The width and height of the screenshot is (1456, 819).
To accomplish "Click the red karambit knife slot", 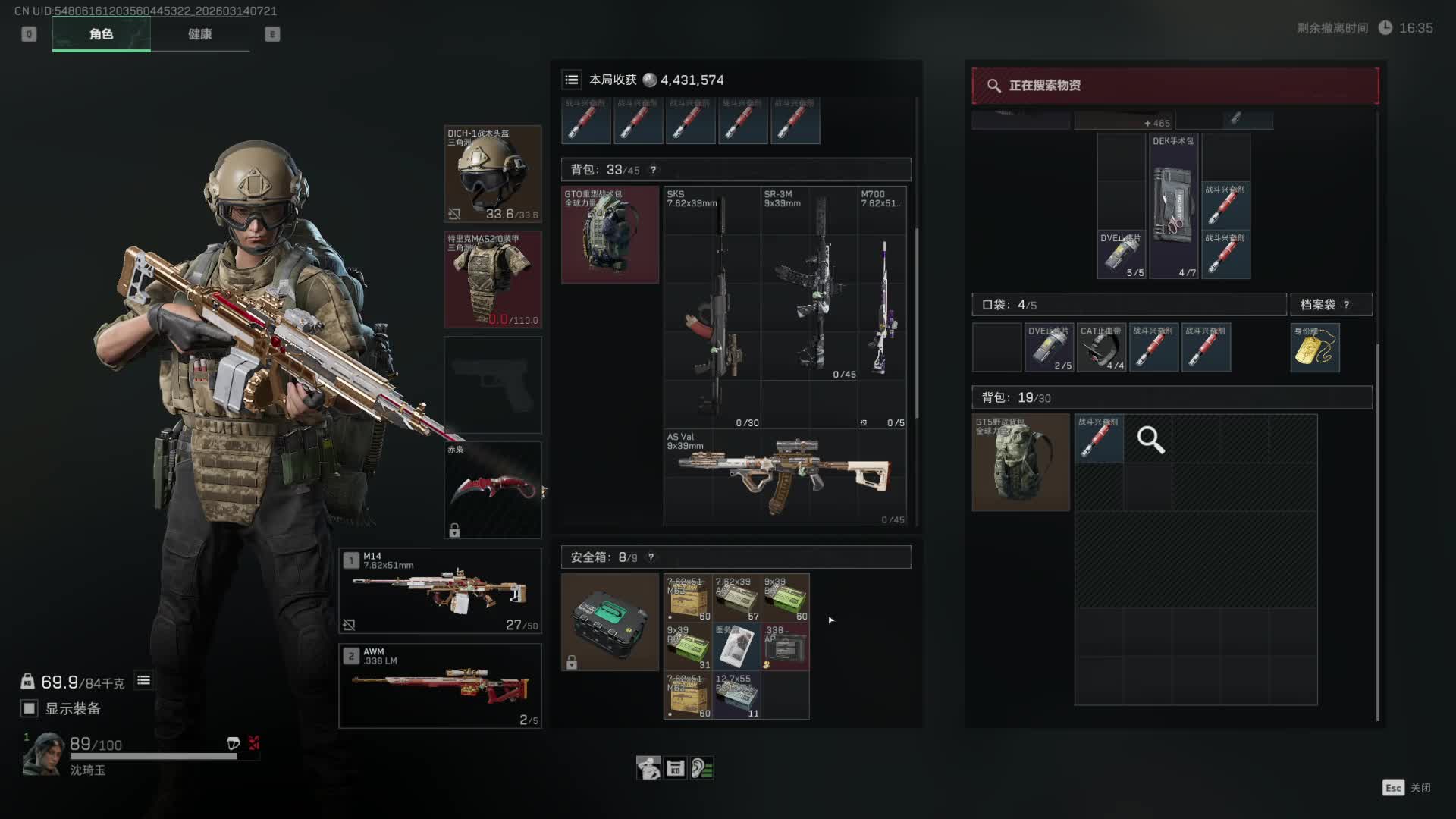I will pyautogui.click(x=492, y=490).
